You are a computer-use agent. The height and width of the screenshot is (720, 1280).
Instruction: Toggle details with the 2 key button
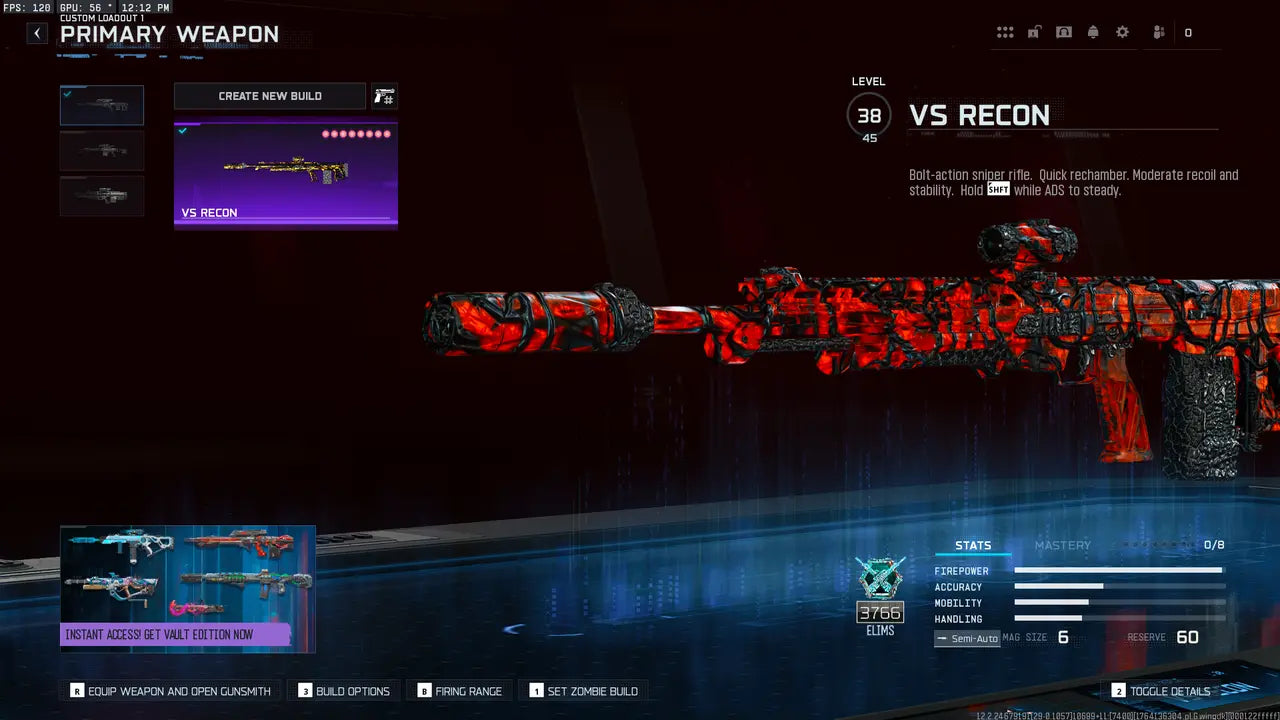coord(1160,690)
